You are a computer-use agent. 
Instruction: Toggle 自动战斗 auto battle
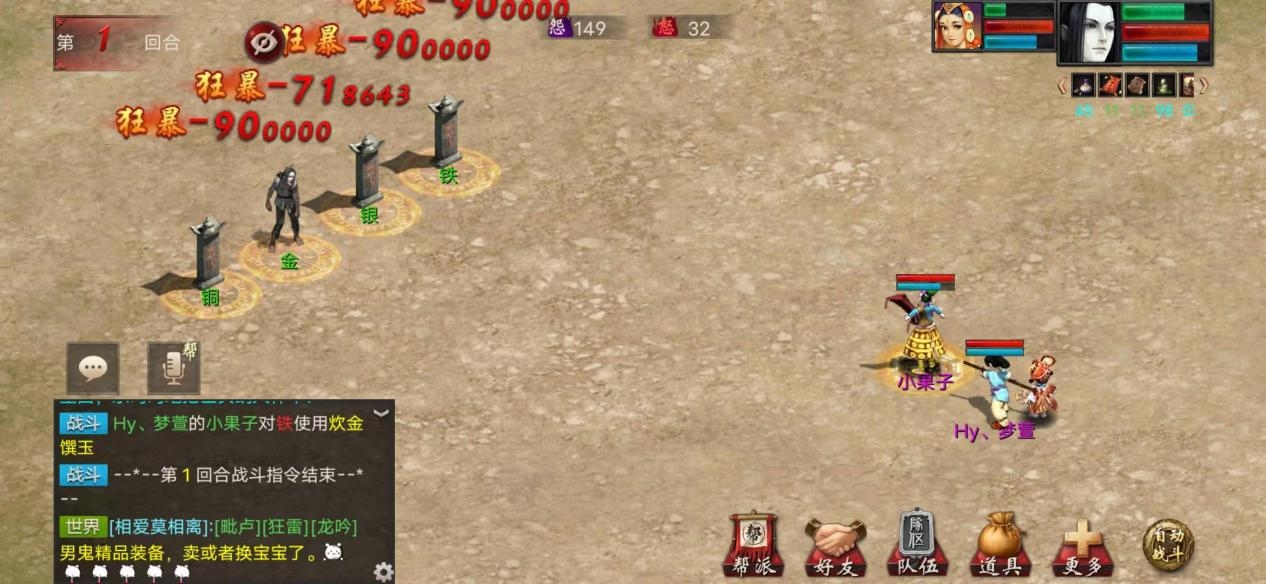pos(1168,544)
